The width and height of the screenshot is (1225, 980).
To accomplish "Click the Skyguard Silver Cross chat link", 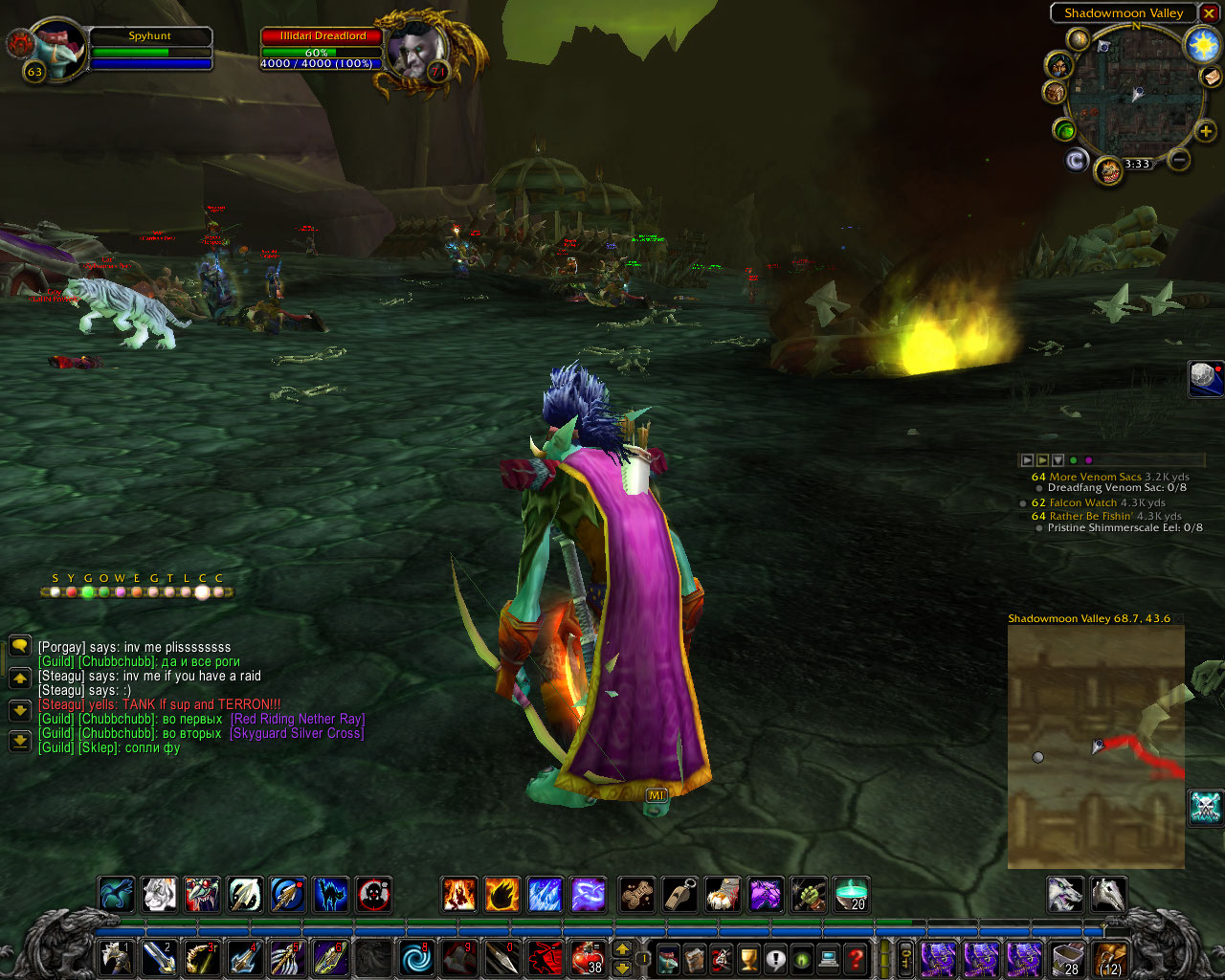I will 297,733.
